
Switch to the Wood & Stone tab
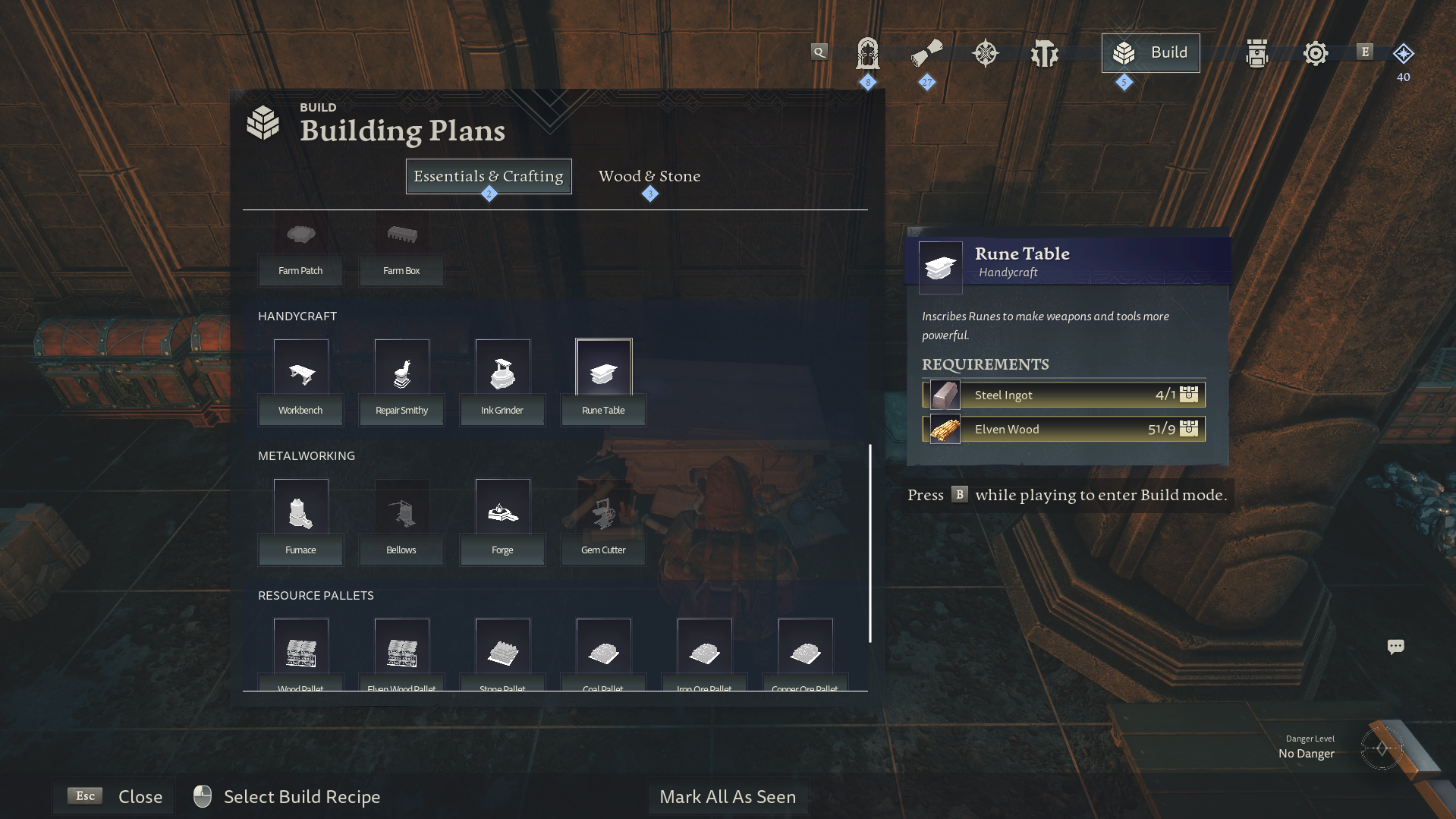[649, 176]
